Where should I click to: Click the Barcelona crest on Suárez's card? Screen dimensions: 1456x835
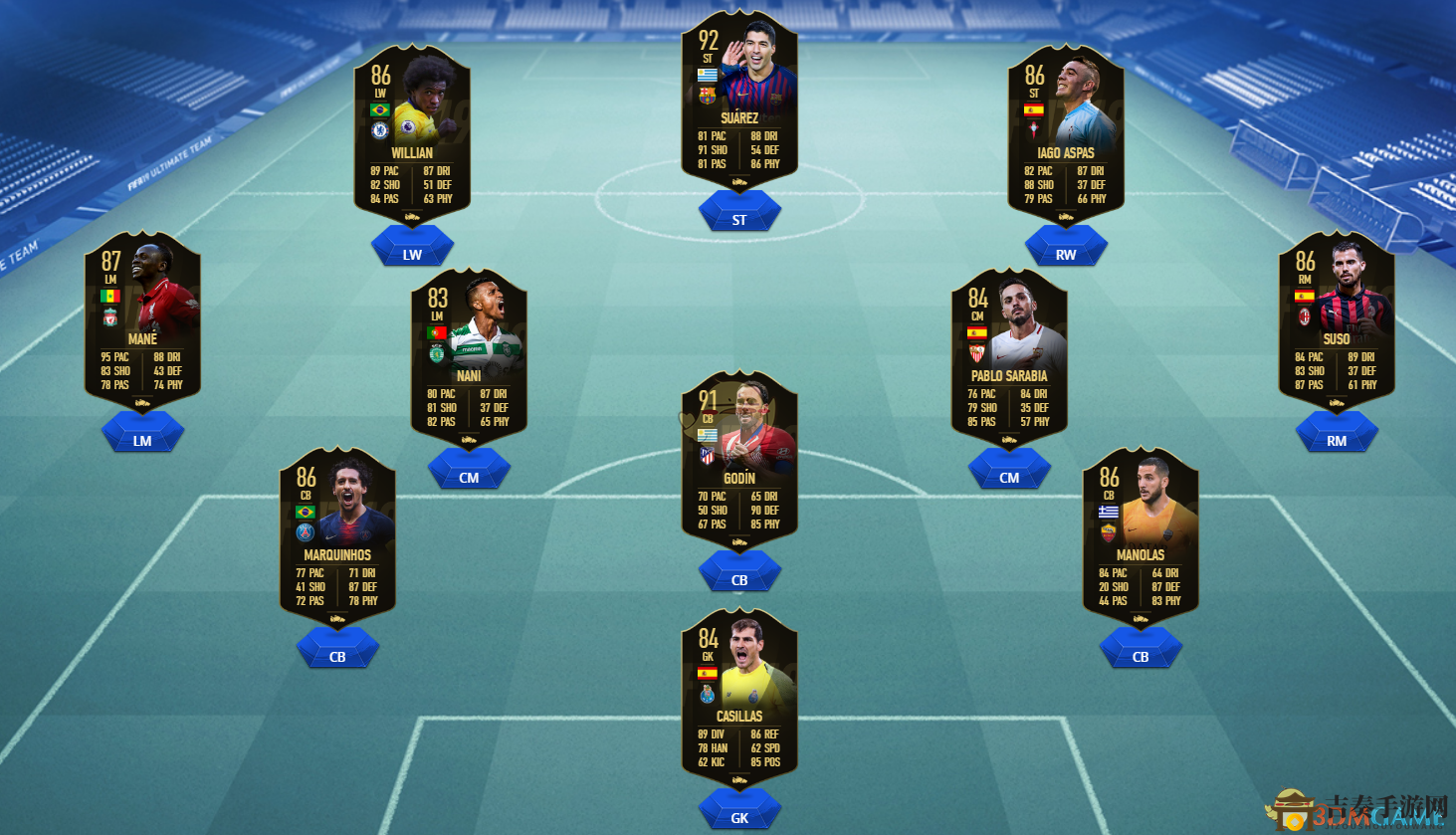tap(708, 96)
